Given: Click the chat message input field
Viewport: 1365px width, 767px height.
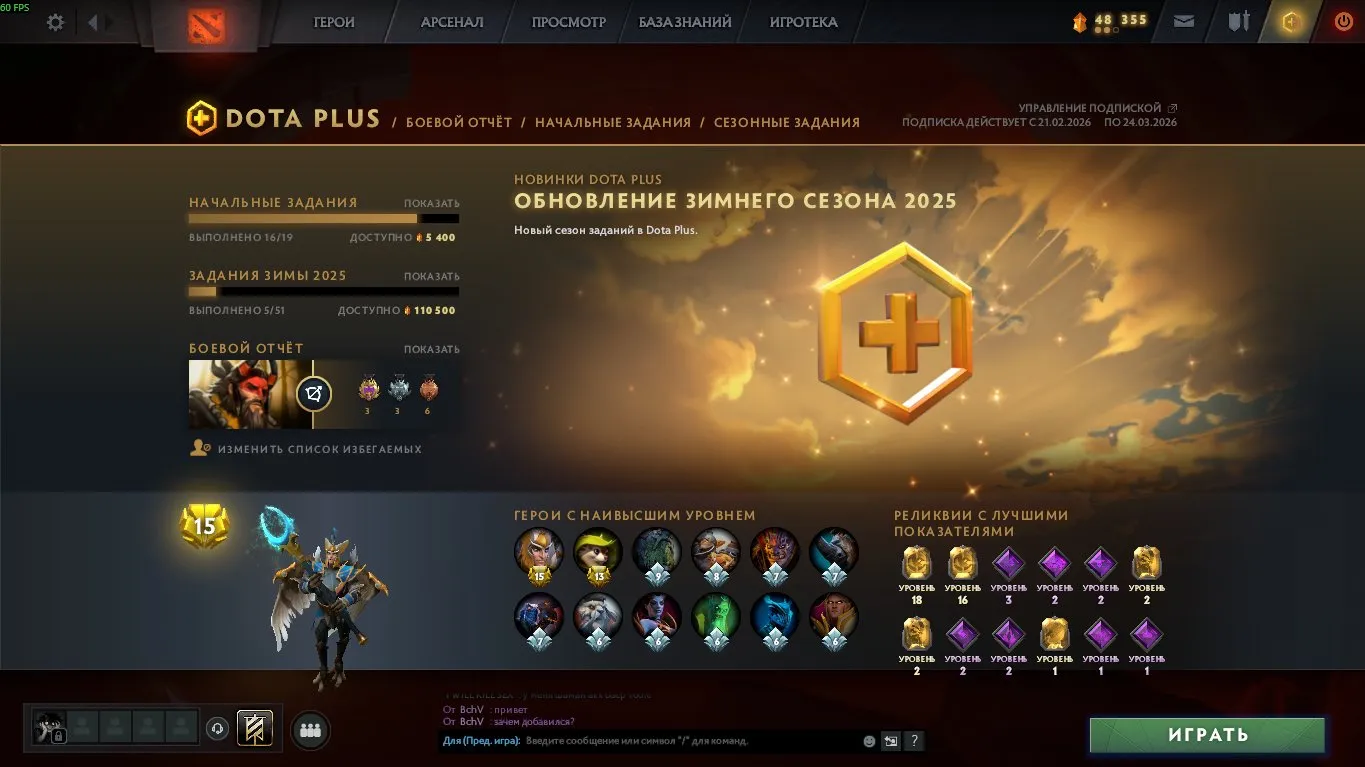Looking at the screenshot, I should tap(650, 741).
